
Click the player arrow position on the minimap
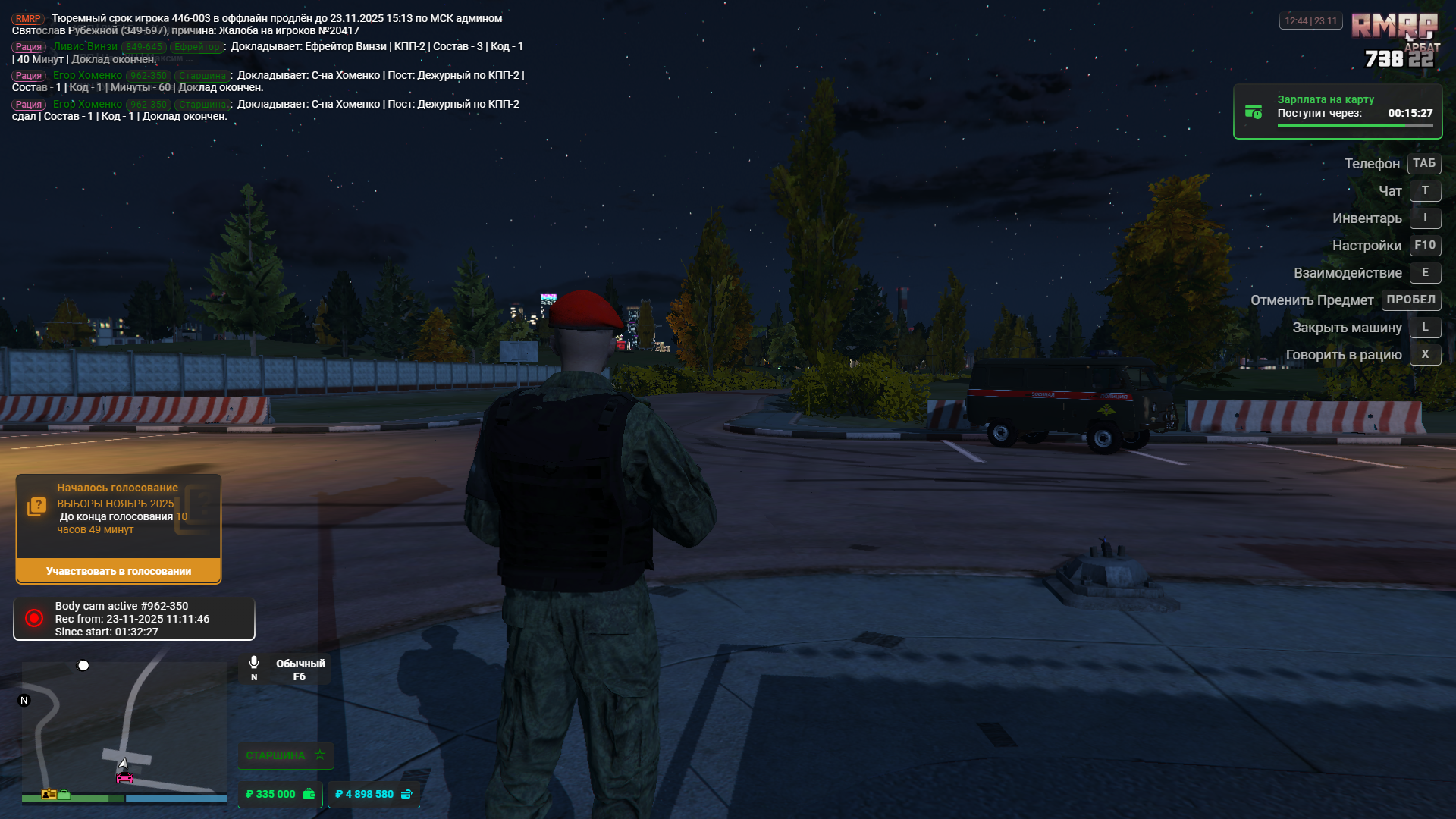(x=124, y=764)
